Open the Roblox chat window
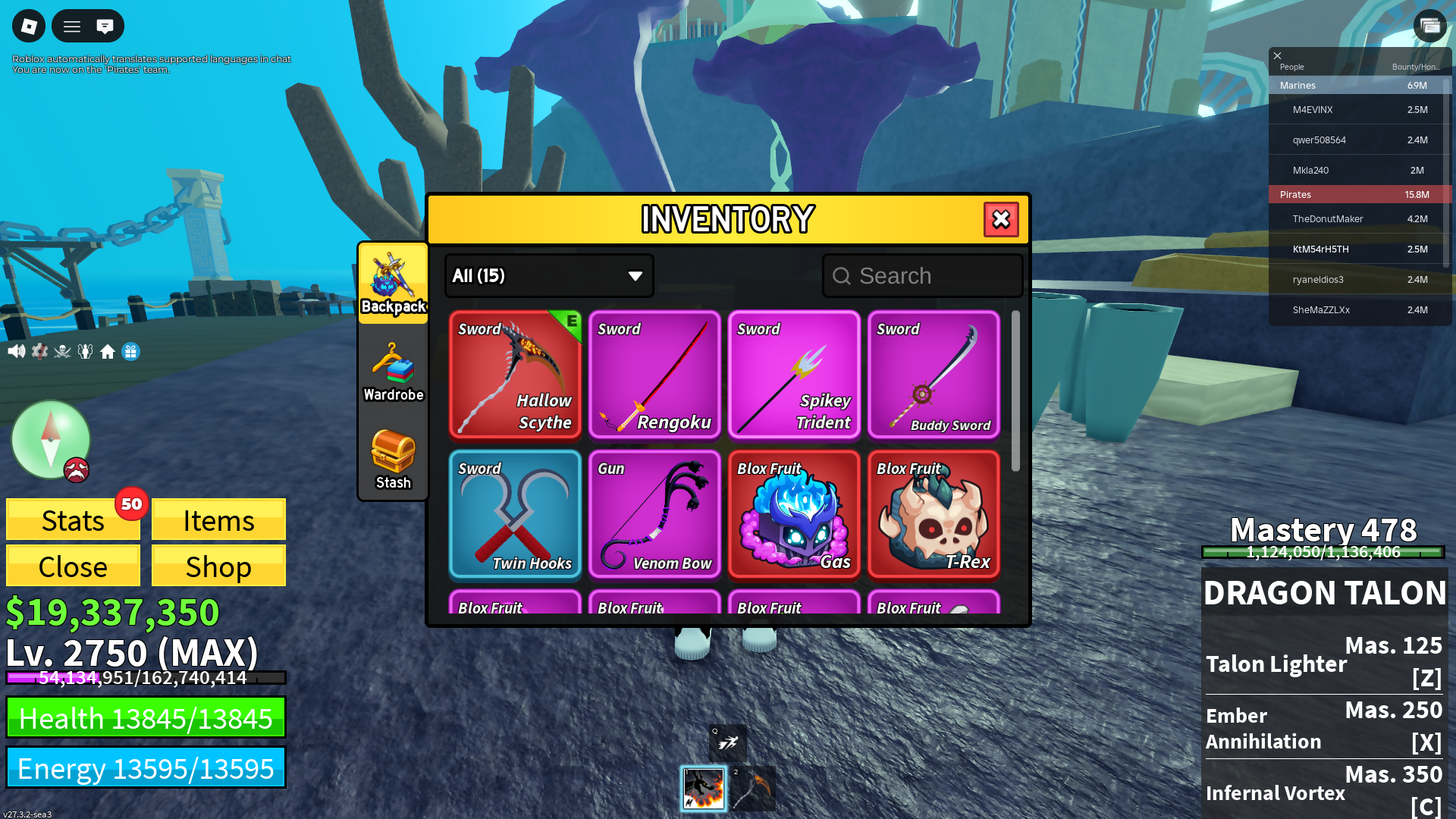 click(105, 27)
